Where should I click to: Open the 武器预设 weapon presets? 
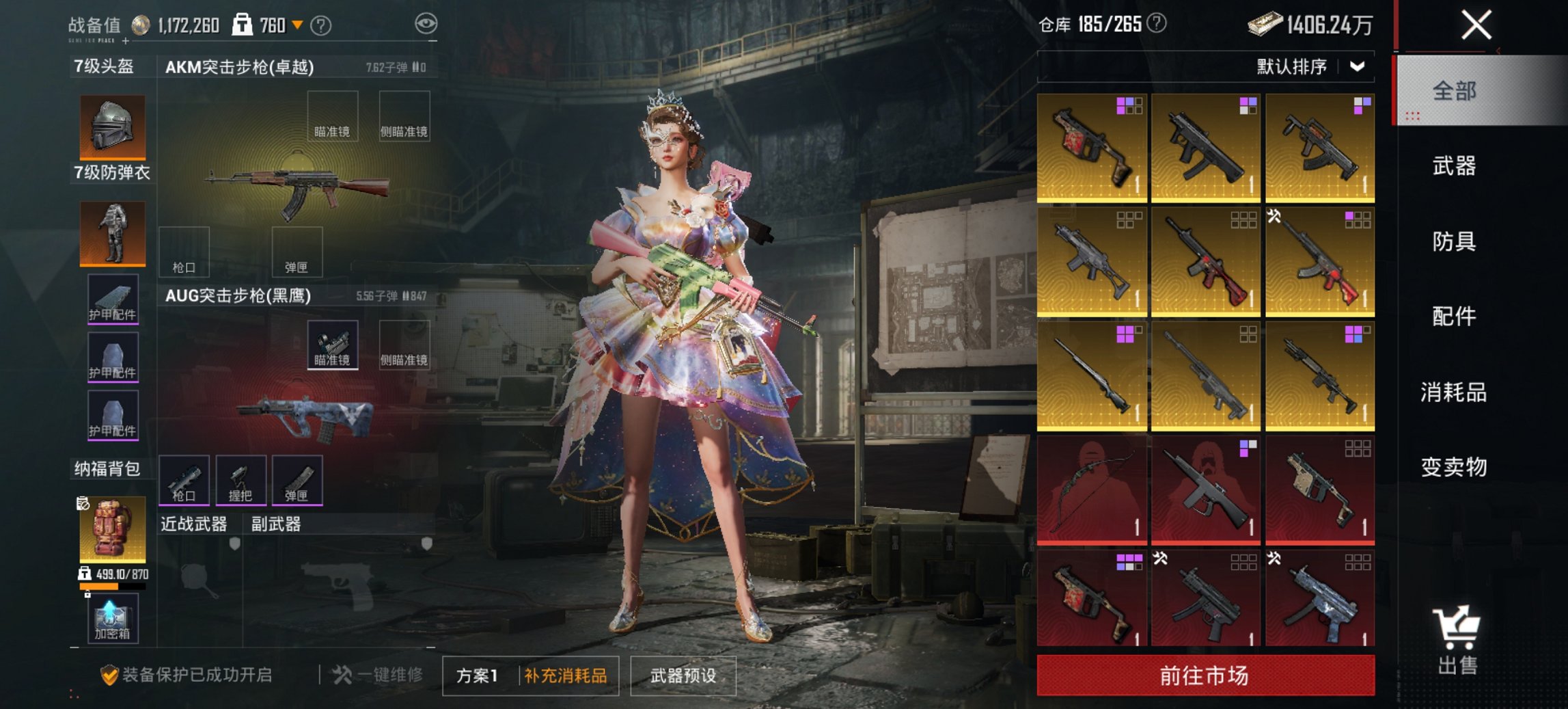(x=683, y=676)
